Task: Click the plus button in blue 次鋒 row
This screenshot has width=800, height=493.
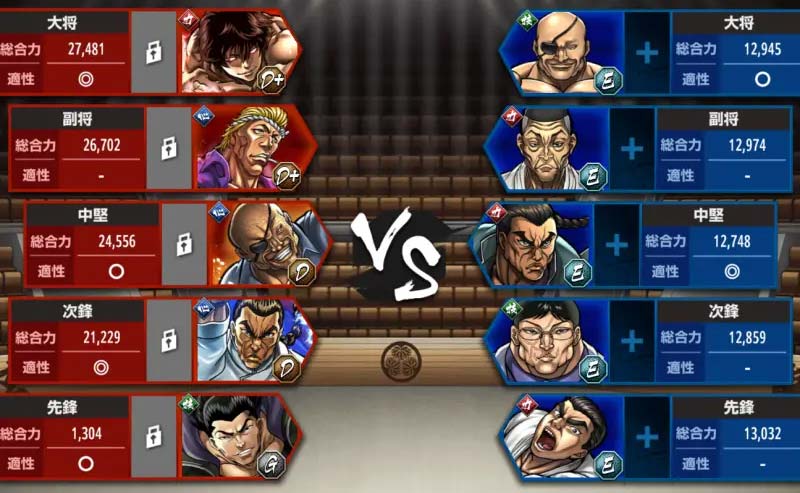Action: (632, 341)
